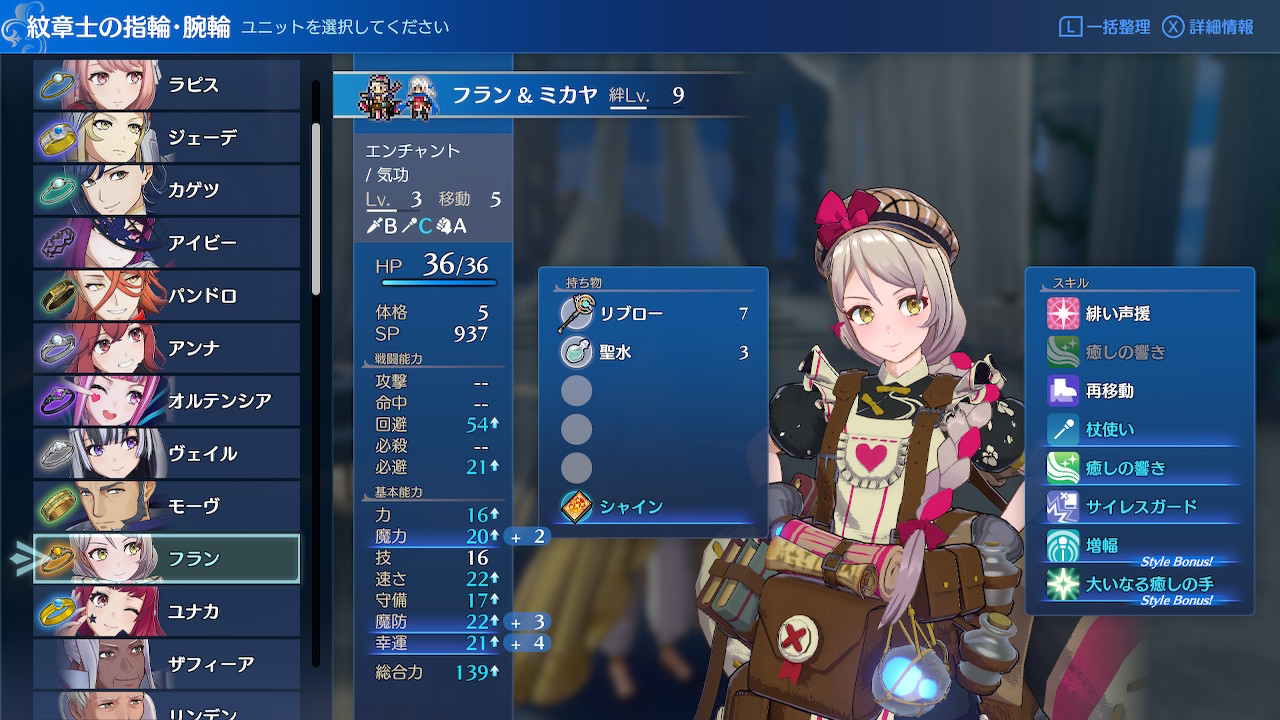Screen dimensions: 1280x720
Task: Select the オルテンシア unit row
Action: 166,401
